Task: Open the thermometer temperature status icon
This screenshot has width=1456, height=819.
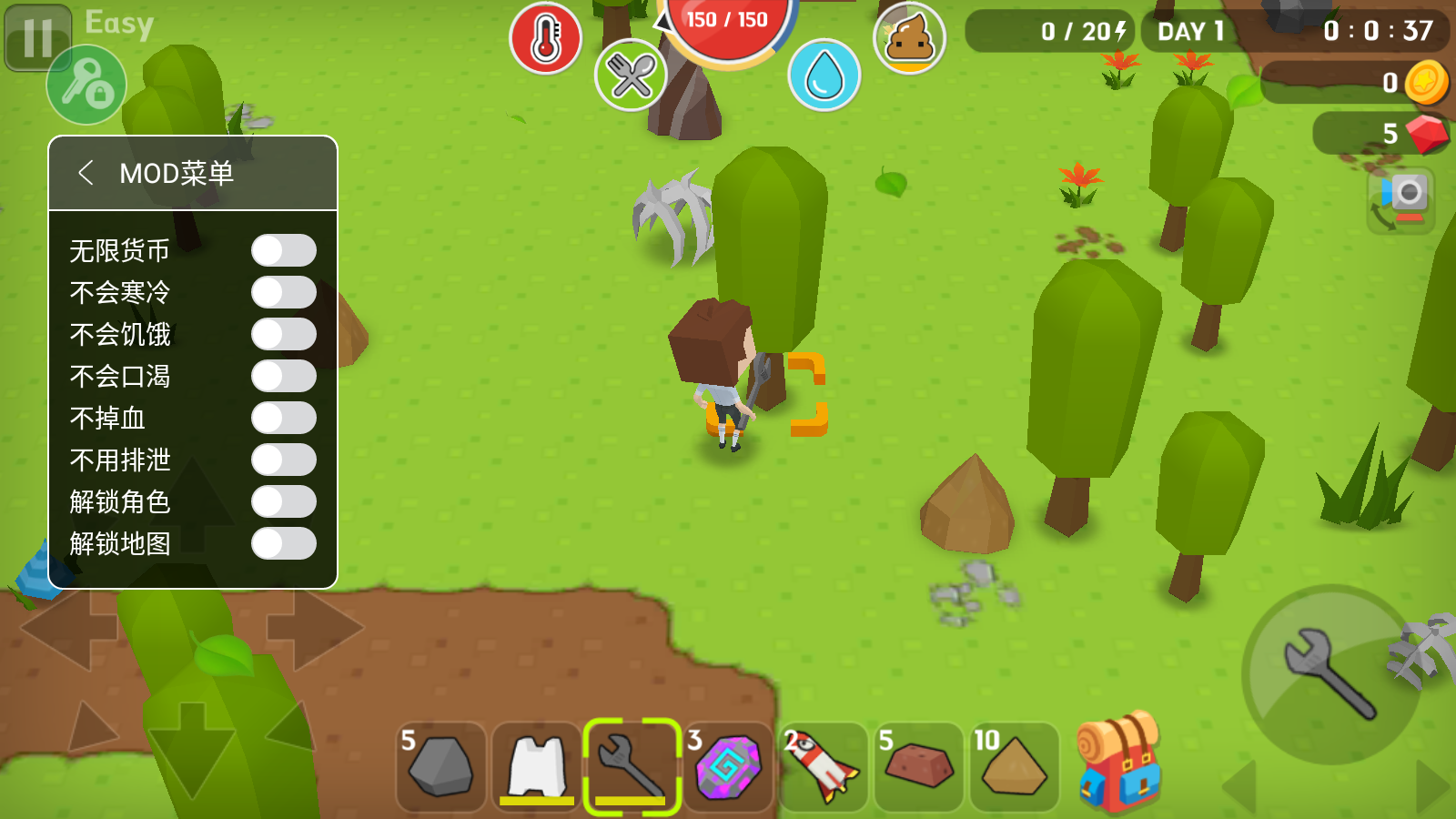Action: [545, 35]
